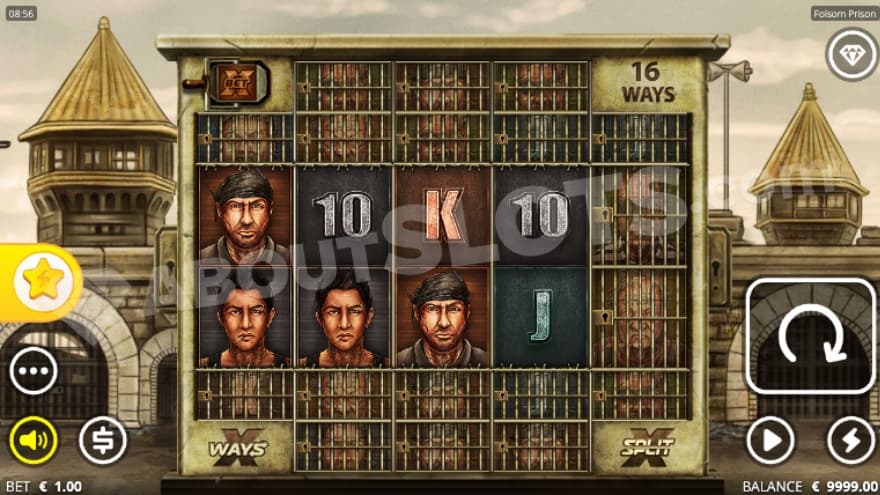880x495 pixels.
Task: Open the three-dot menu
Action: tap(33, 373)
